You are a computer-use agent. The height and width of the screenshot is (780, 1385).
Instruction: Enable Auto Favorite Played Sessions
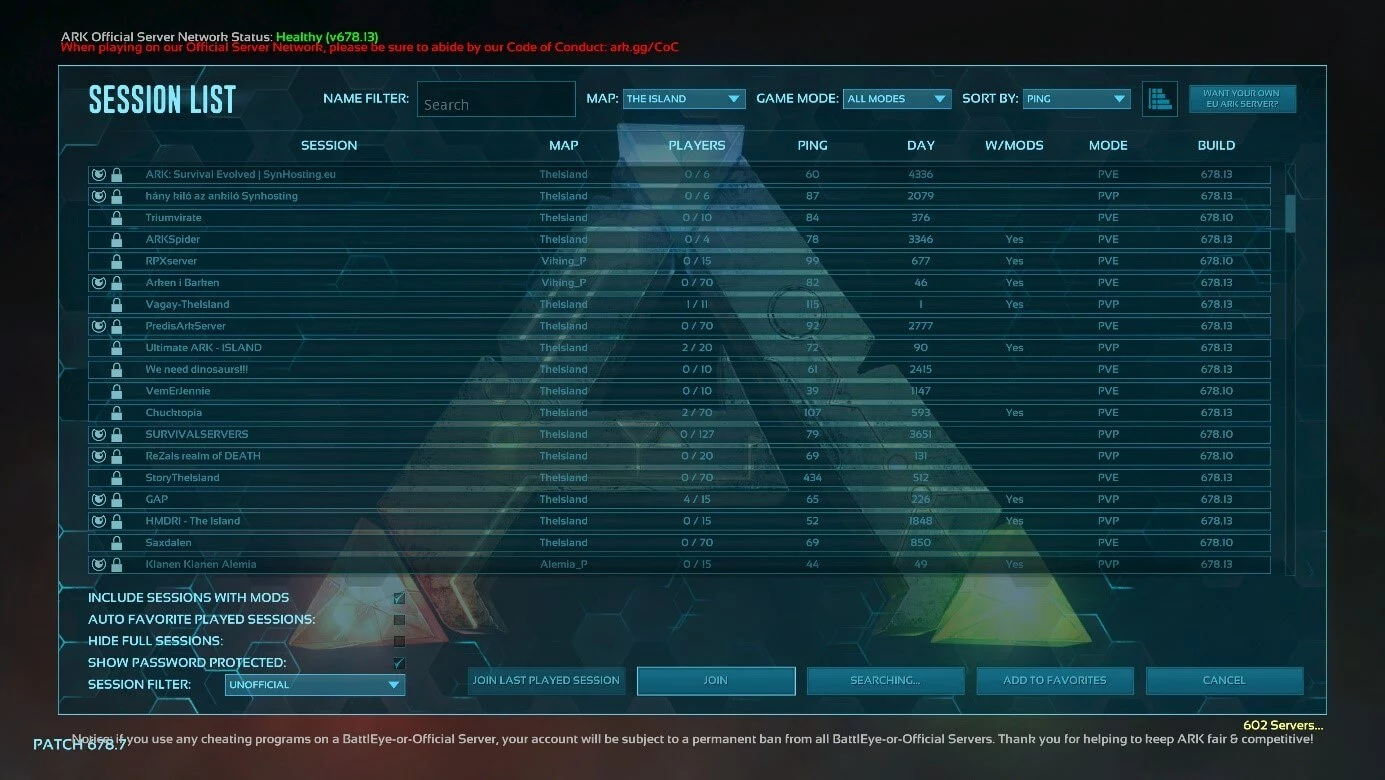[398, 619]
